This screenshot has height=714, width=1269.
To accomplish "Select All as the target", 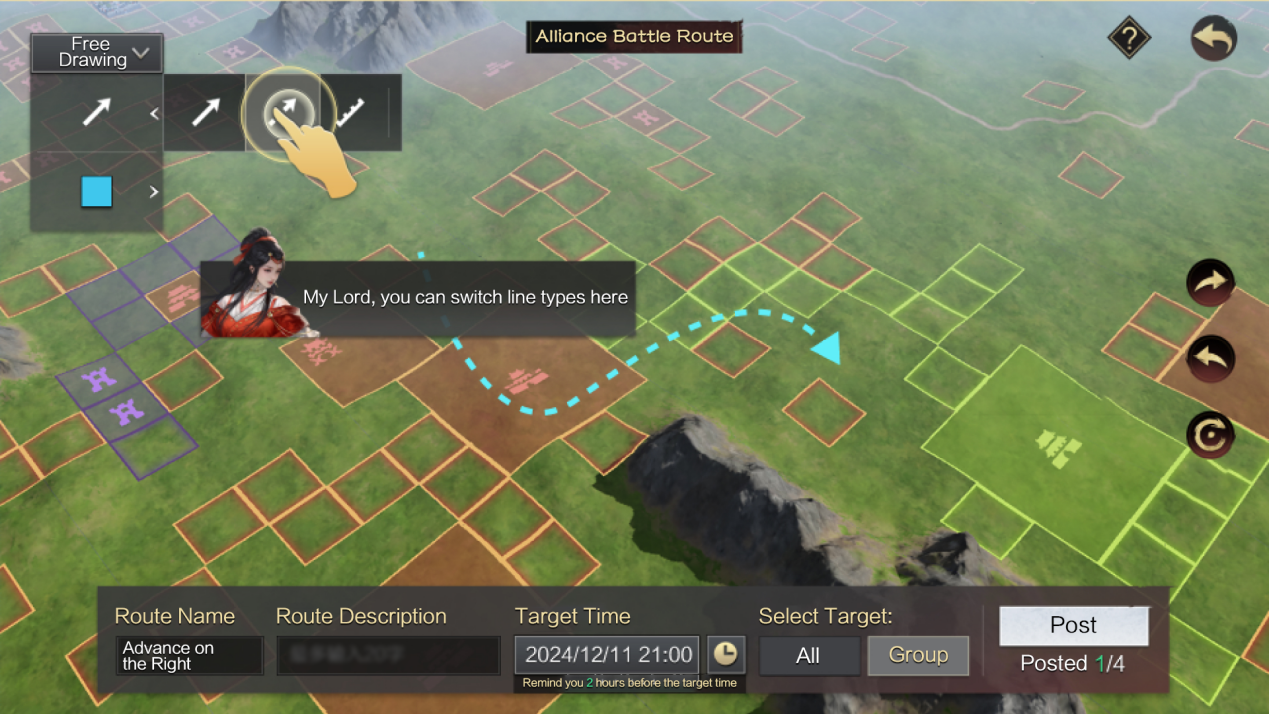I will (x=808, y=656).
